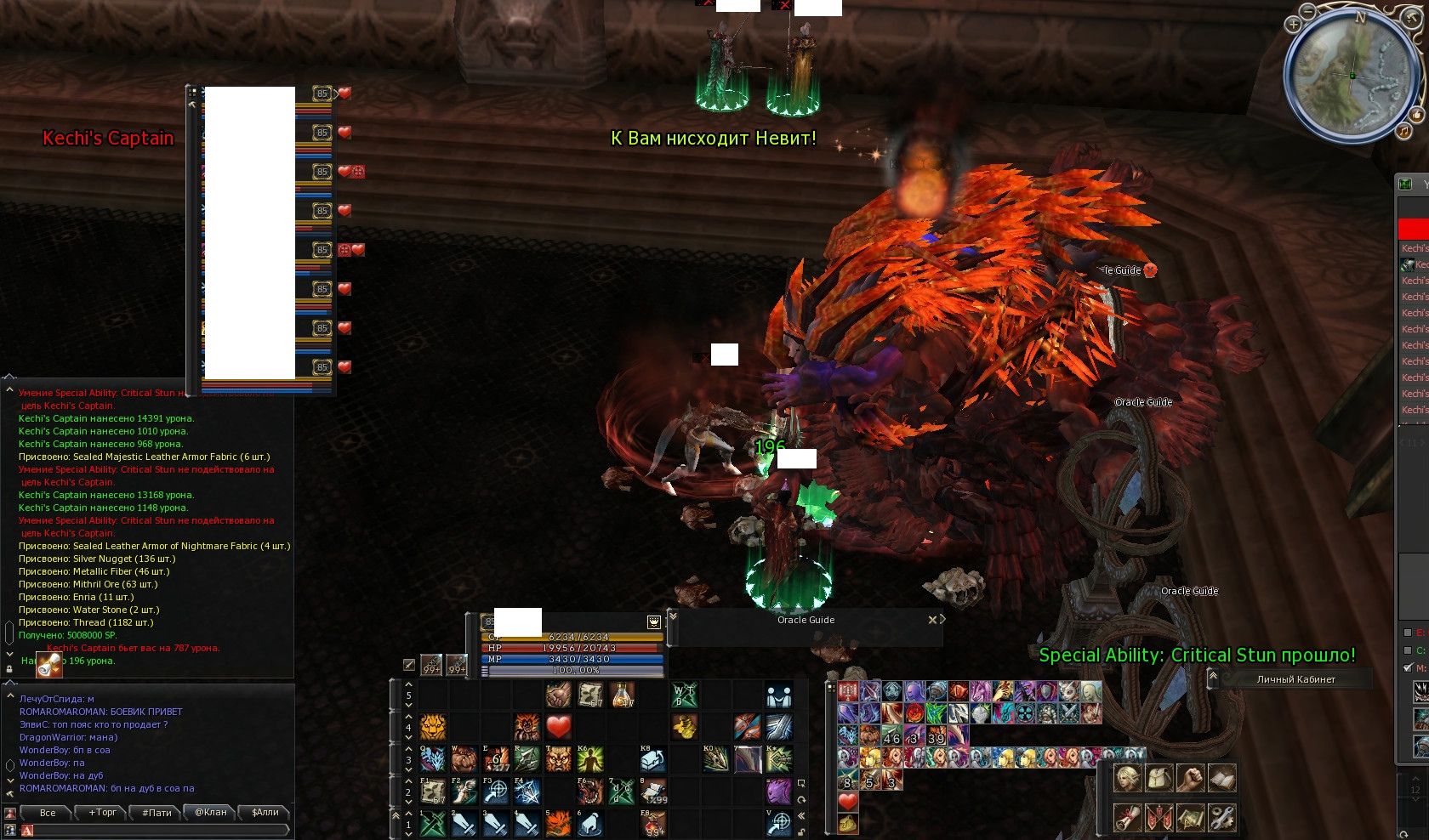1429x840 pixels.
Task: Use the orange potion flask hotbar item
Action: (622, 695)
